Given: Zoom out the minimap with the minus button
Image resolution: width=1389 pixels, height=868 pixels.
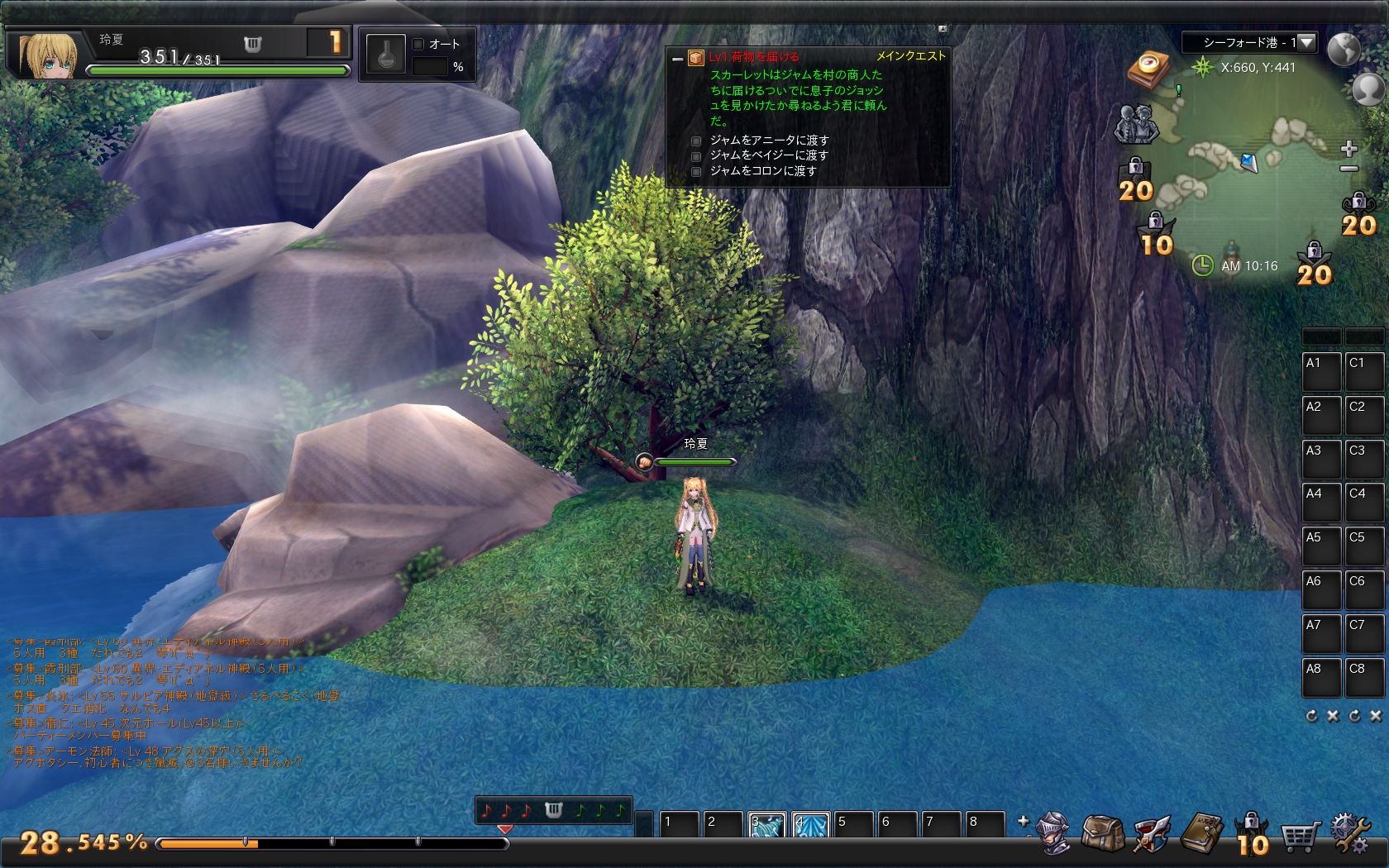Looking at the screenshot, I should pos(1348,169).
